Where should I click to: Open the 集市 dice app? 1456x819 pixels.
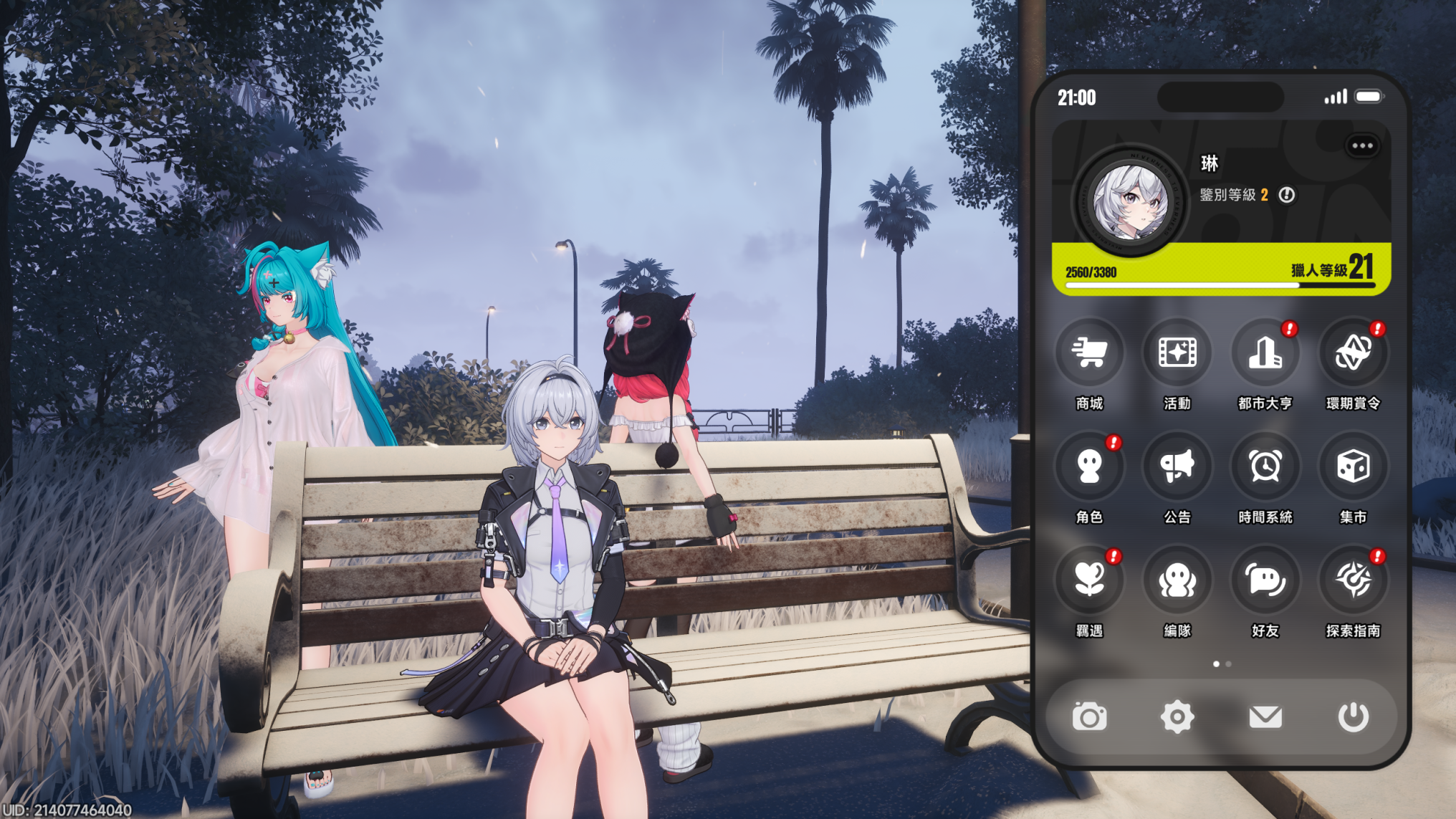(1353, 466)
